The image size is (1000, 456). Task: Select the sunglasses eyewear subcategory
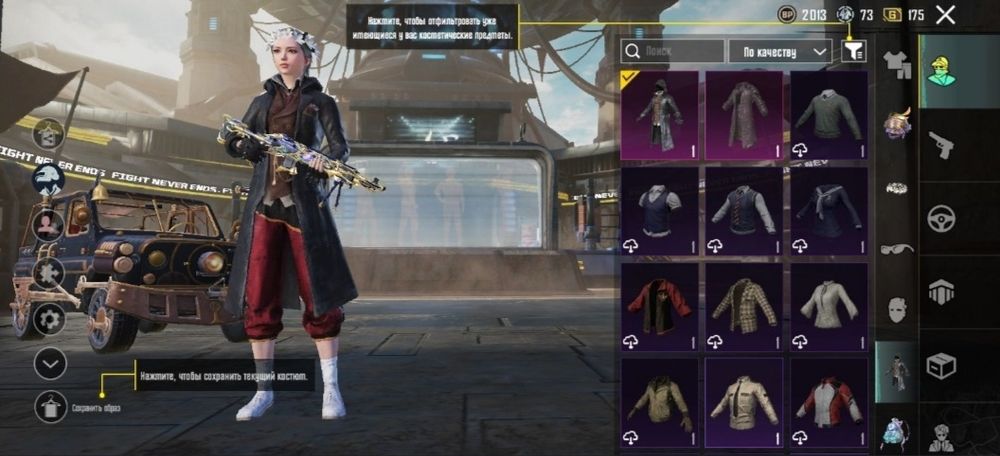coord(897,248)
